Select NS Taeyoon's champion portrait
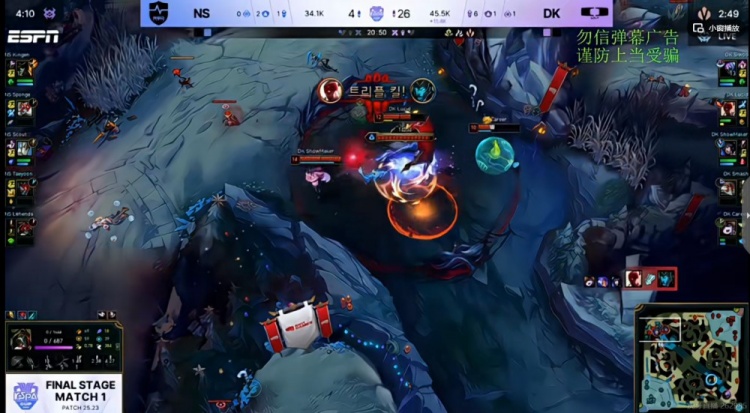 point(24,187)
